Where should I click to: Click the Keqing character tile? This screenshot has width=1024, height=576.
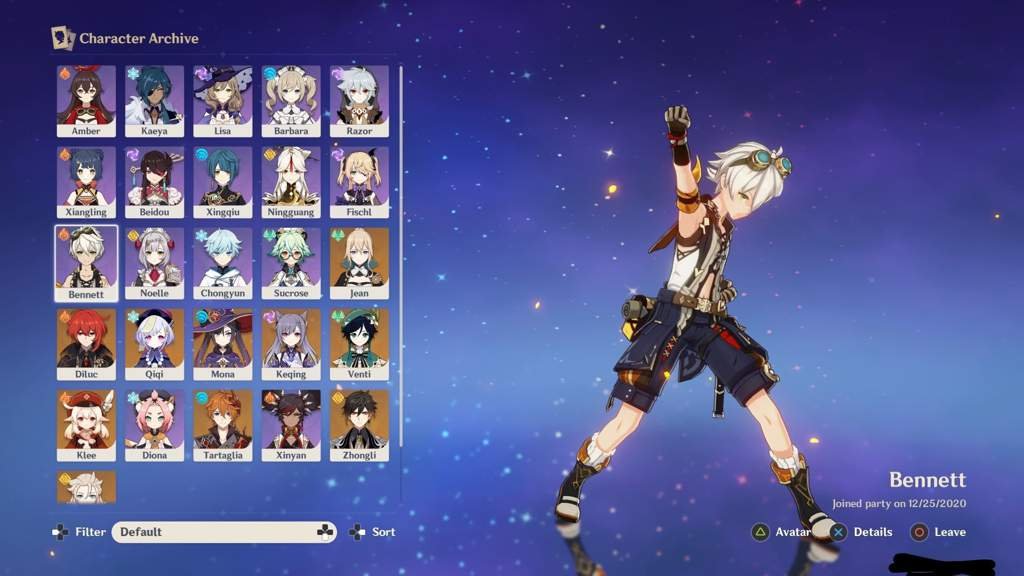click(x=291, y=341)
